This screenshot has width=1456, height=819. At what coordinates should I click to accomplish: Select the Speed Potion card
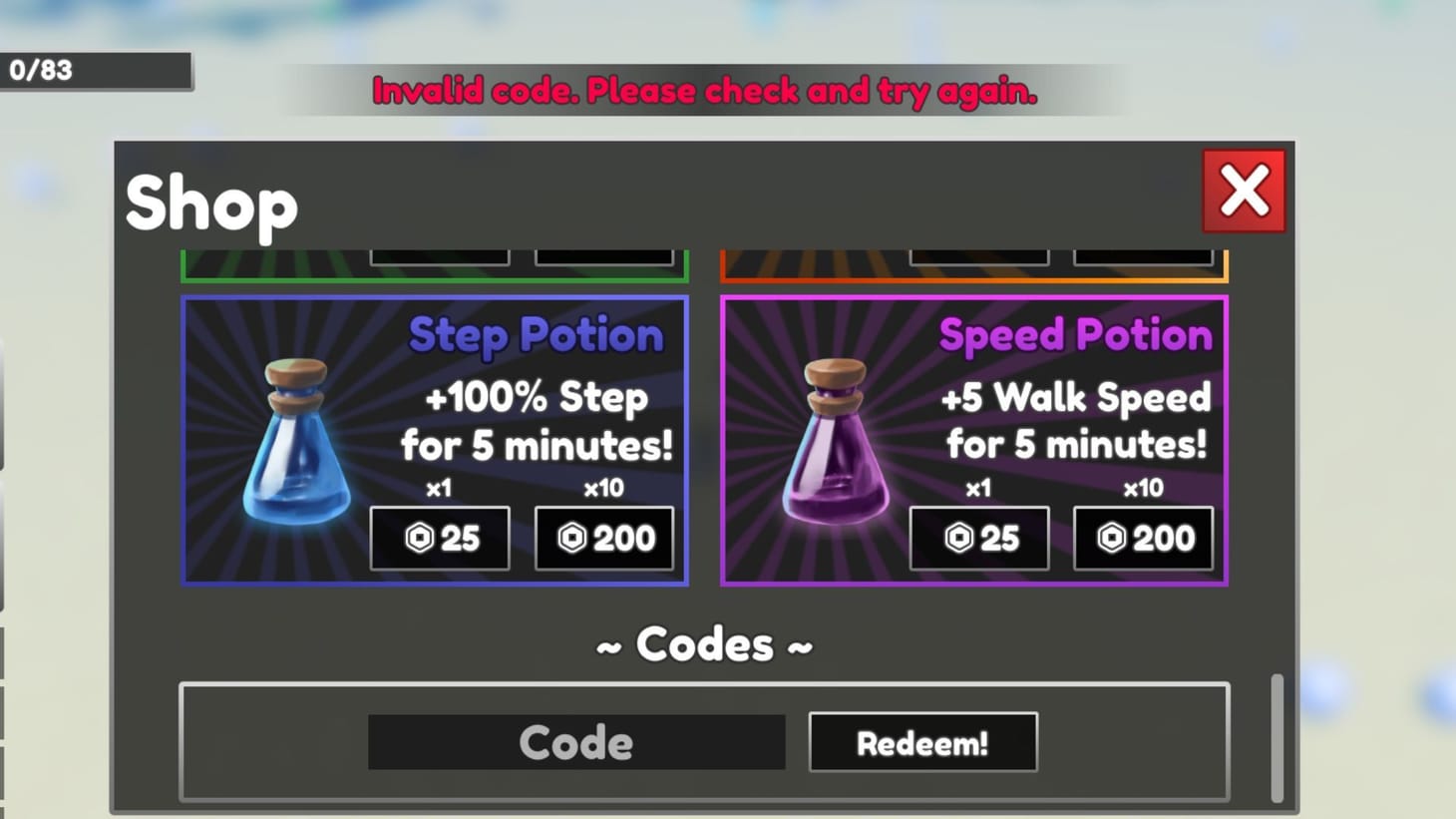click(x=975, y=439)
